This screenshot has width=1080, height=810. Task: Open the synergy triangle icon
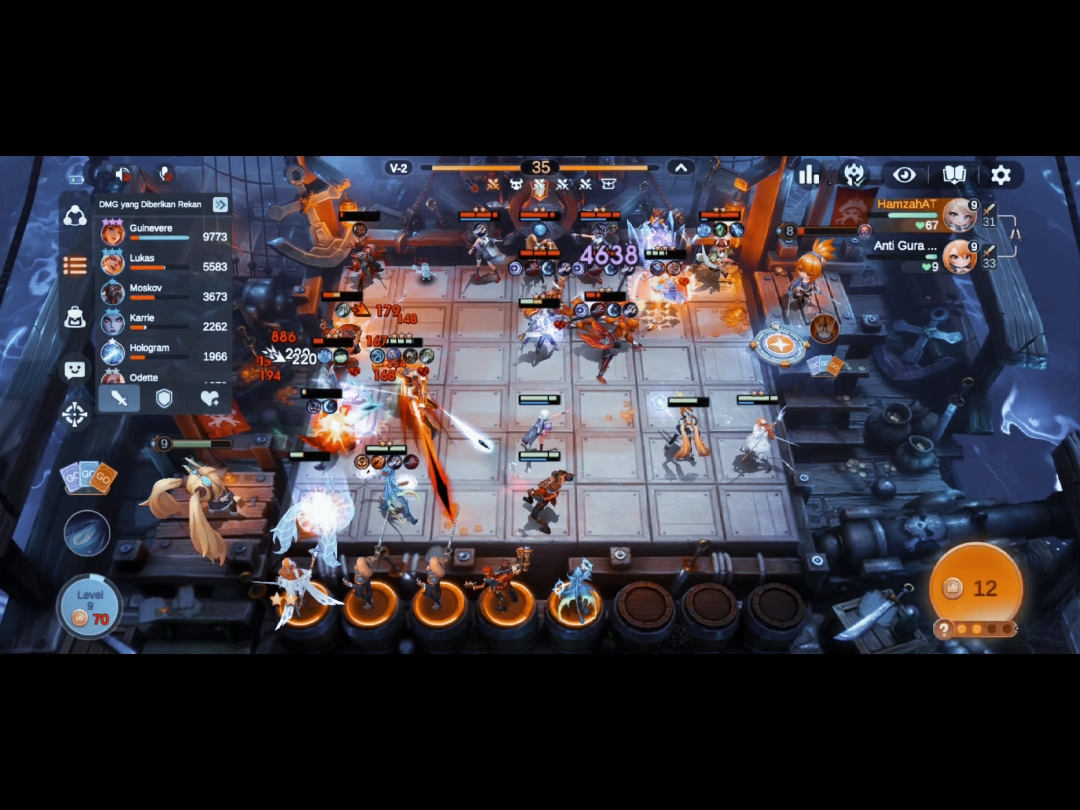[x=75, y=215]
